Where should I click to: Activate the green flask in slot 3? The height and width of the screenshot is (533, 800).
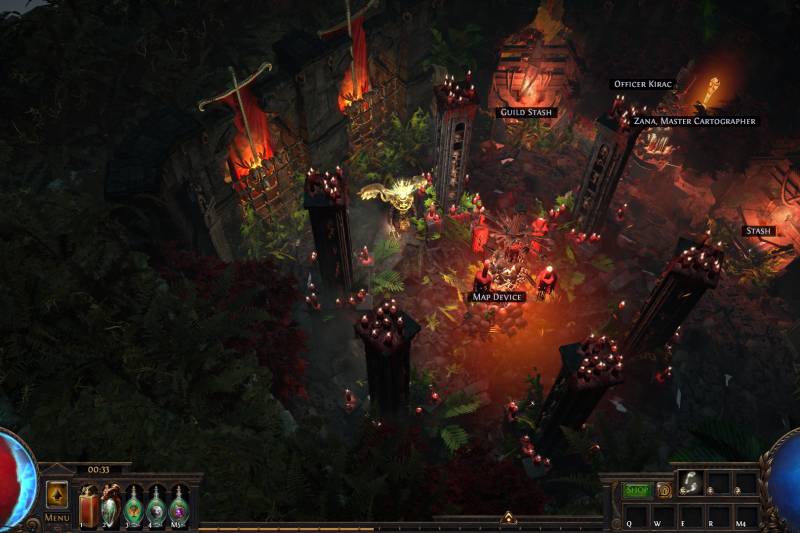coord(134,504)
